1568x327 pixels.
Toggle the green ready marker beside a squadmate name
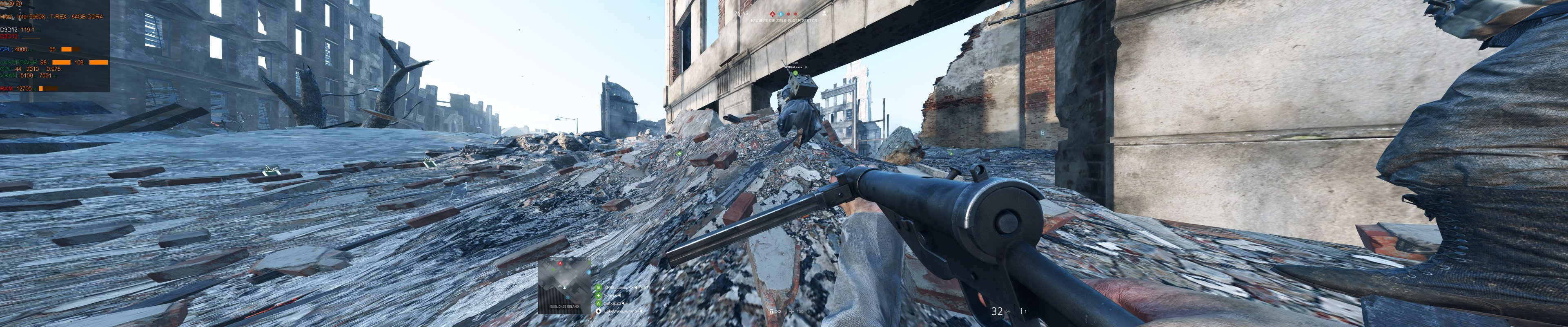598,287
